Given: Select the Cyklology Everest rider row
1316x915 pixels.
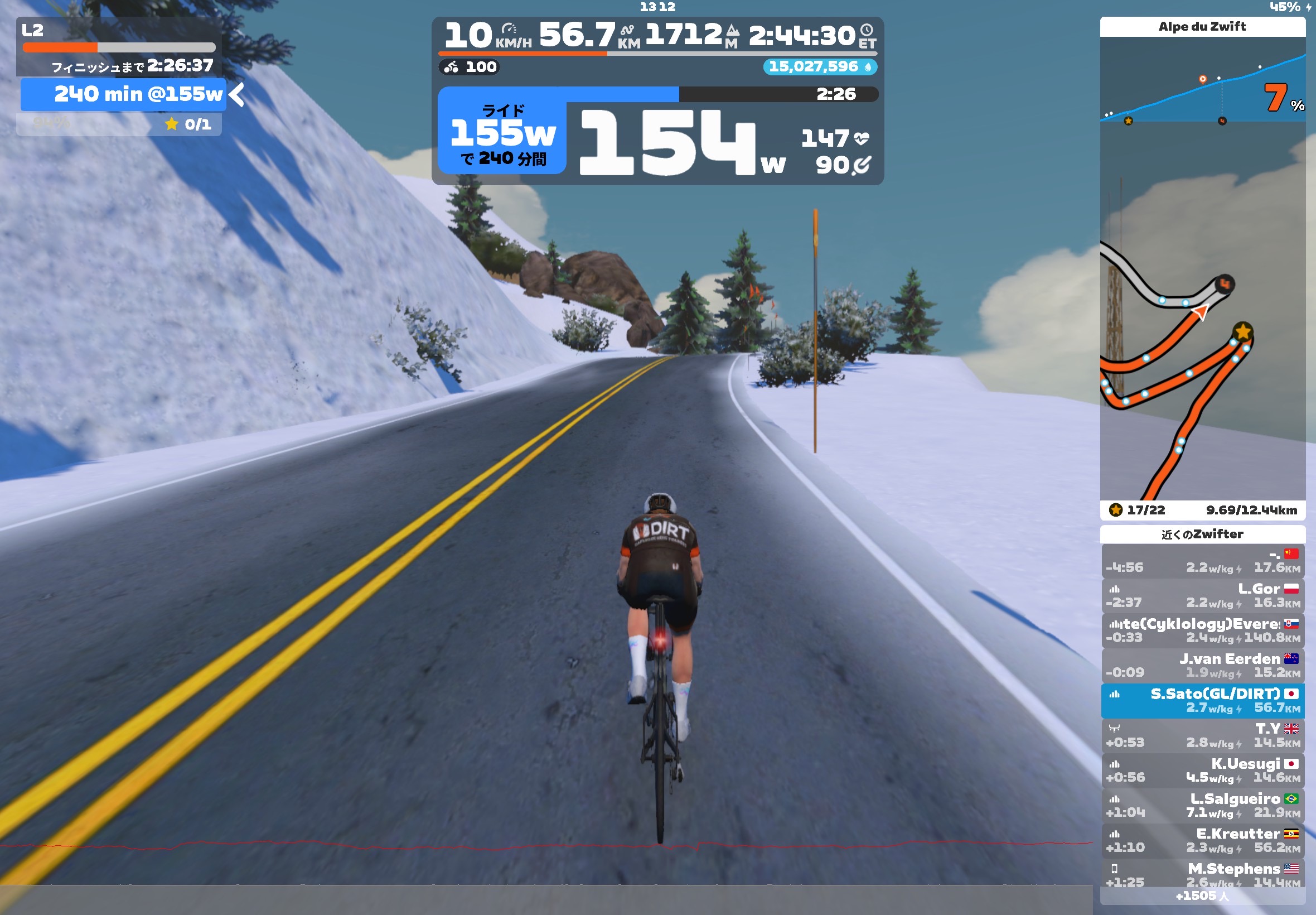Looking at the screenshot, I should [1202, 630].
